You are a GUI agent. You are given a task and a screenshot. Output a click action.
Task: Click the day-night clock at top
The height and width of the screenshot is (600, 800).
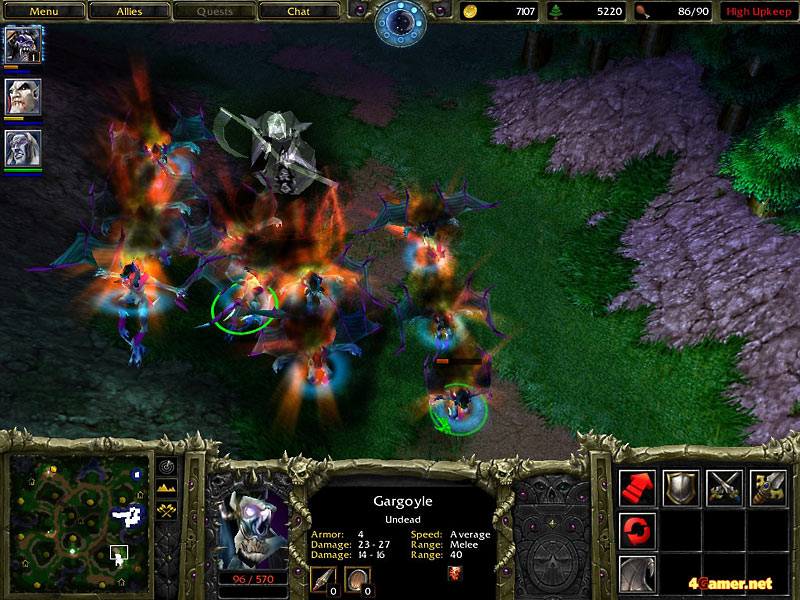tap(400, 22)
